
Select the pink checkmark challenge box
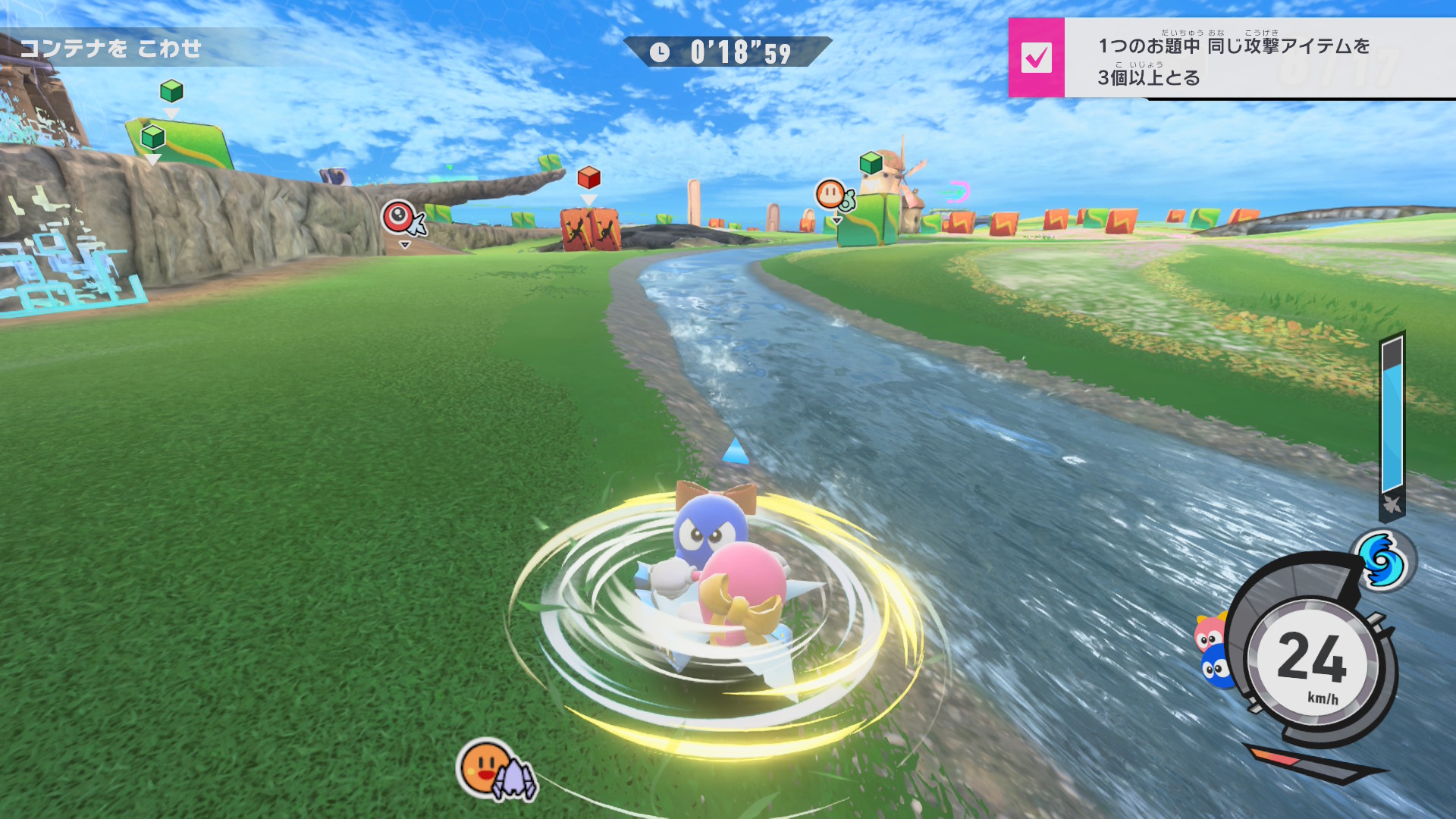click(x=1036, y=58)
